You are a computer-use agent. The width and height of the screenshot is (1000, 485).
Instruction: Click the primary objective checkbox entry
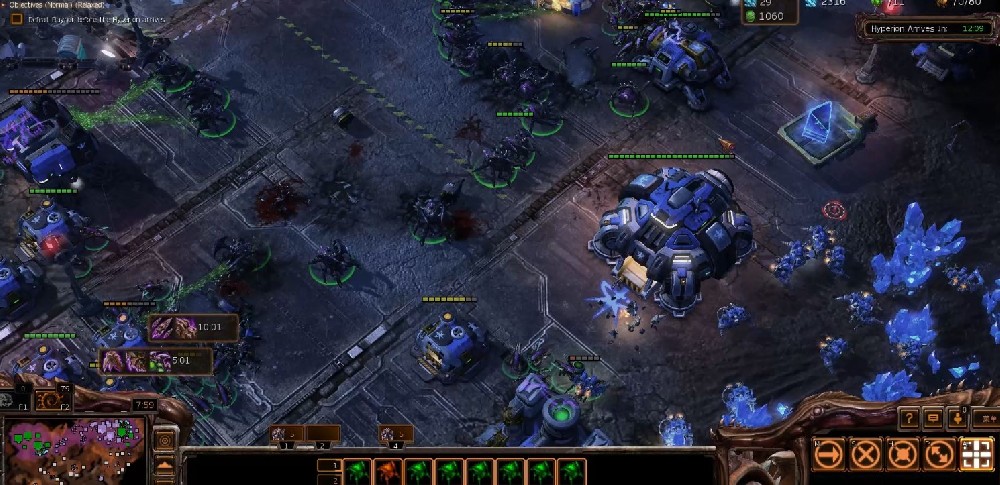click(x=17, y=19)
